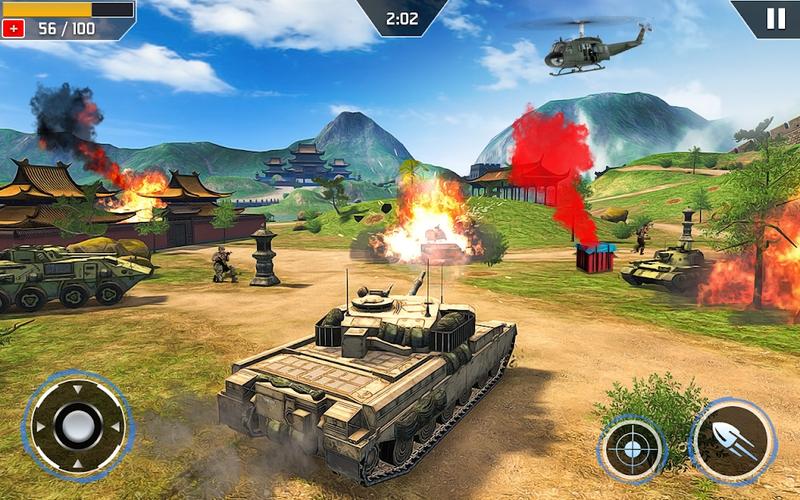This screenshot has width=800, height=500.
Task: Tap the virtual movement joystick
Action: click(x=77, y=427)
